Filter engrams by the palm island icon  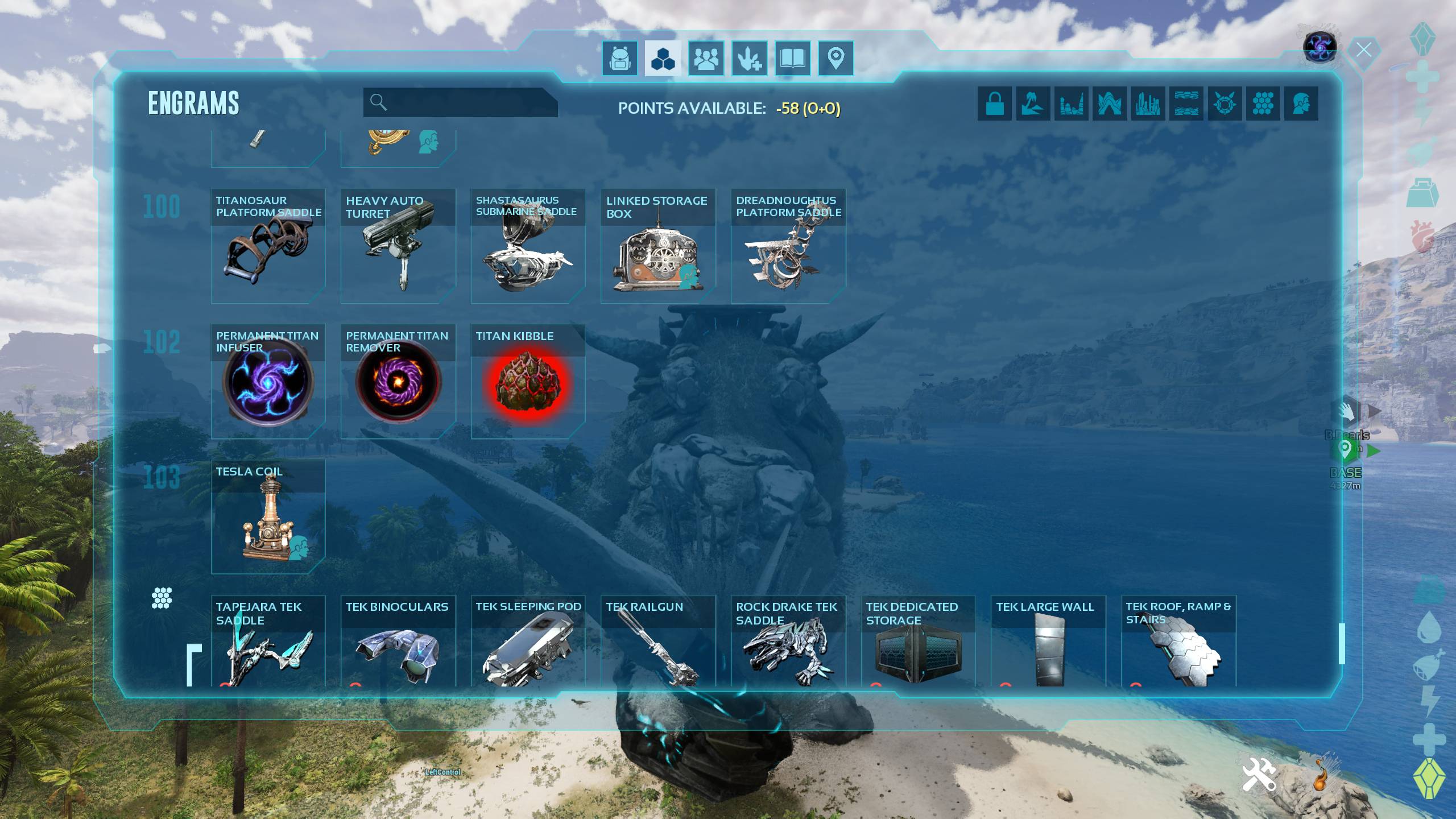1033,104
